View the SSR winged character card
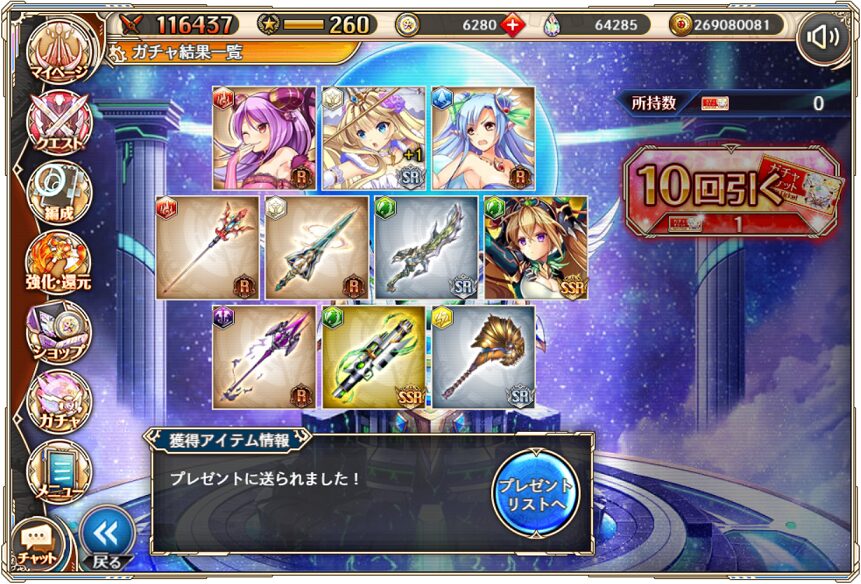The height and width of the screenshot is (584, 861). 536,247
